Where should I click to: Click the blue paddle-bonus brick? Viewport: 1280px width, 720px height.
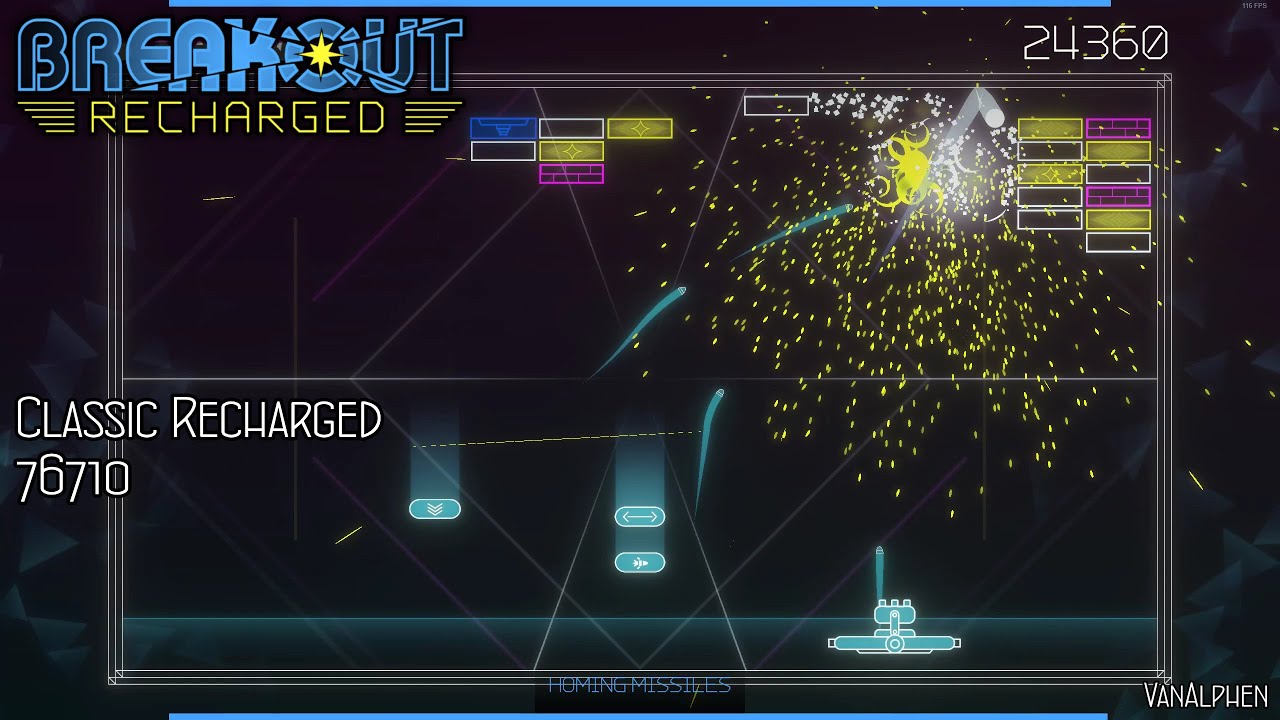503,127
